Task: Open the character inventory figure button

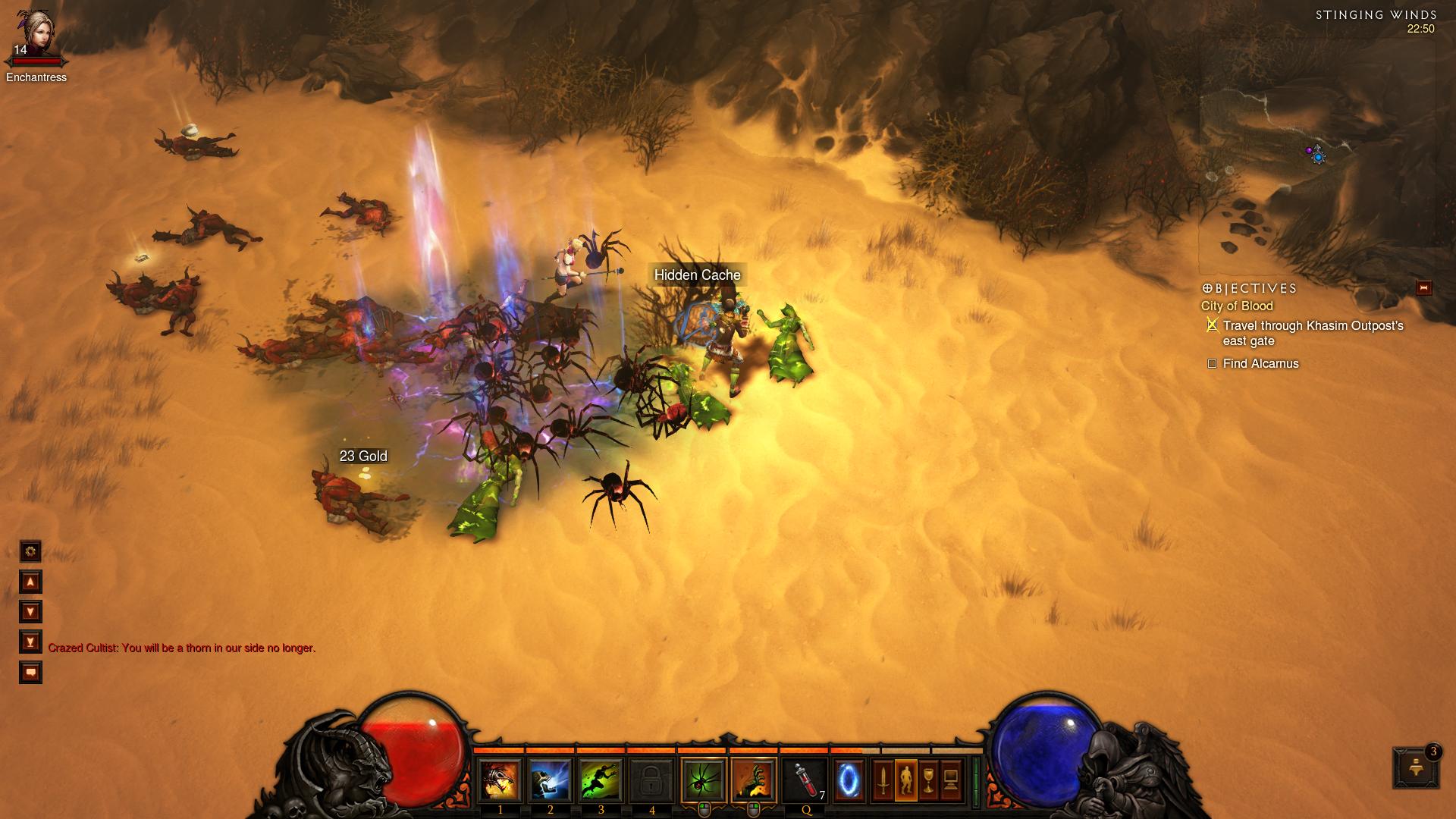Action: [905, 780]
